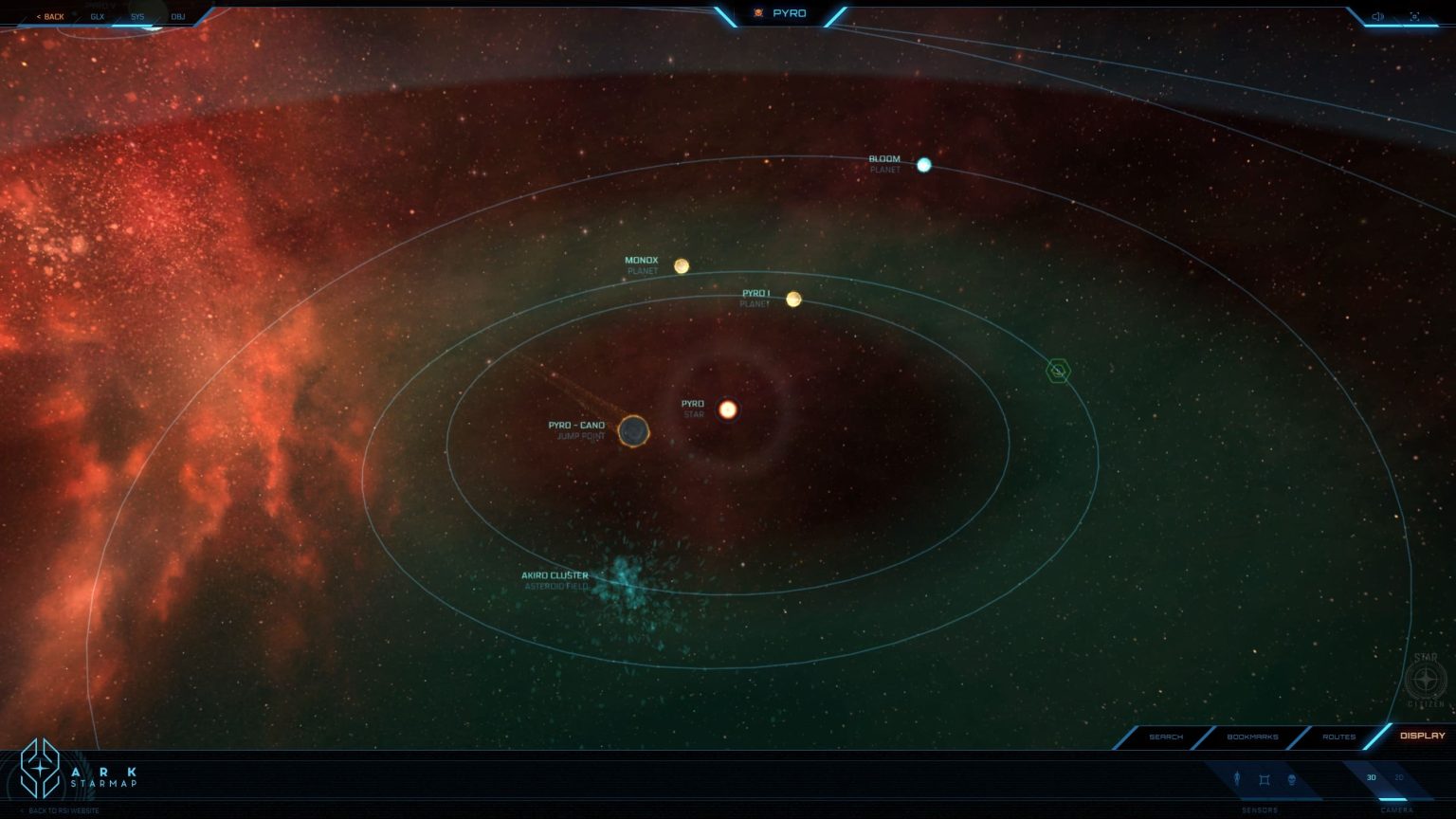Mute the sound with the speaker toggle

1379,15
